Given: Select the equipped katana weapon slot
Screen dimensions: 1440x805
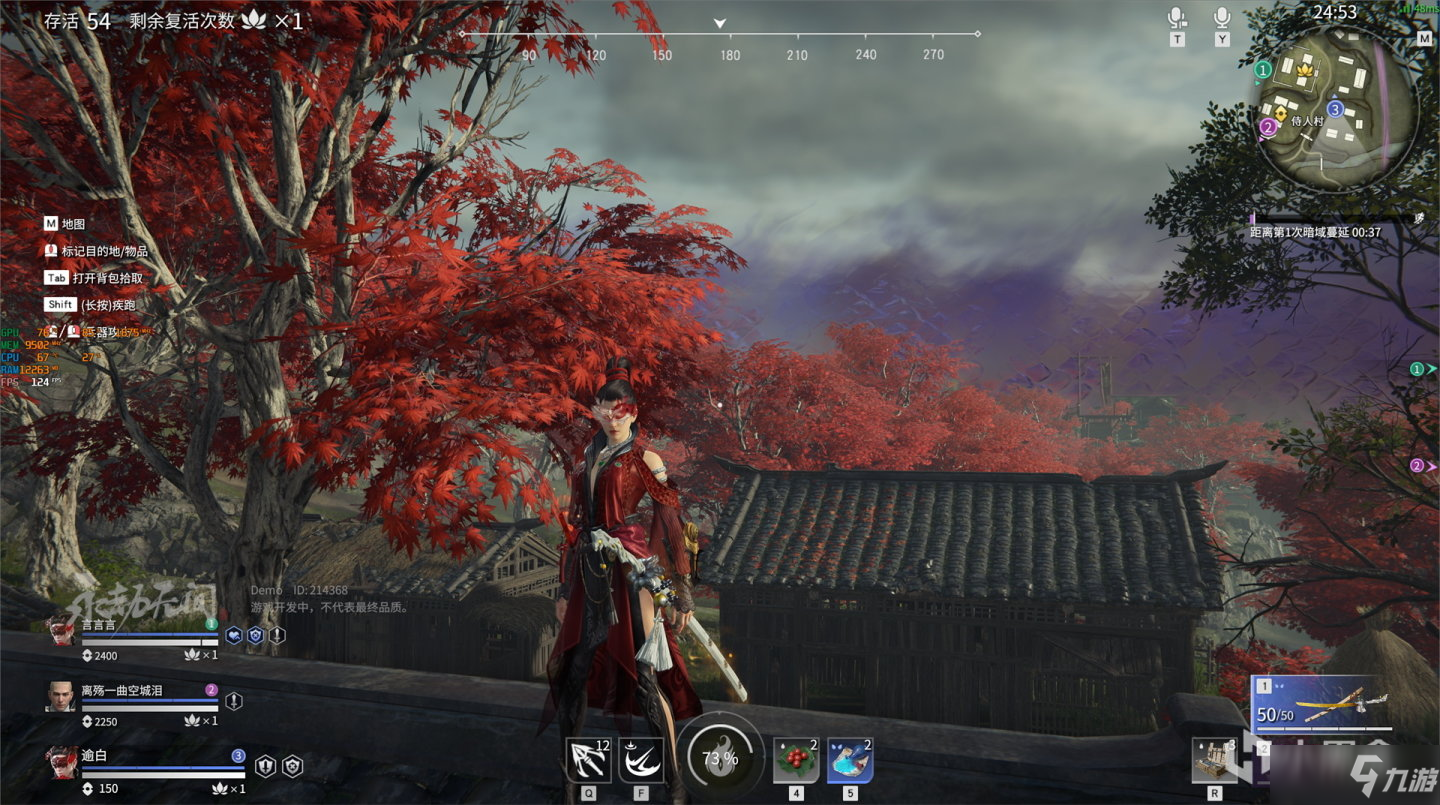Looking at the screenshot, I should click(x=1320, y=702).
